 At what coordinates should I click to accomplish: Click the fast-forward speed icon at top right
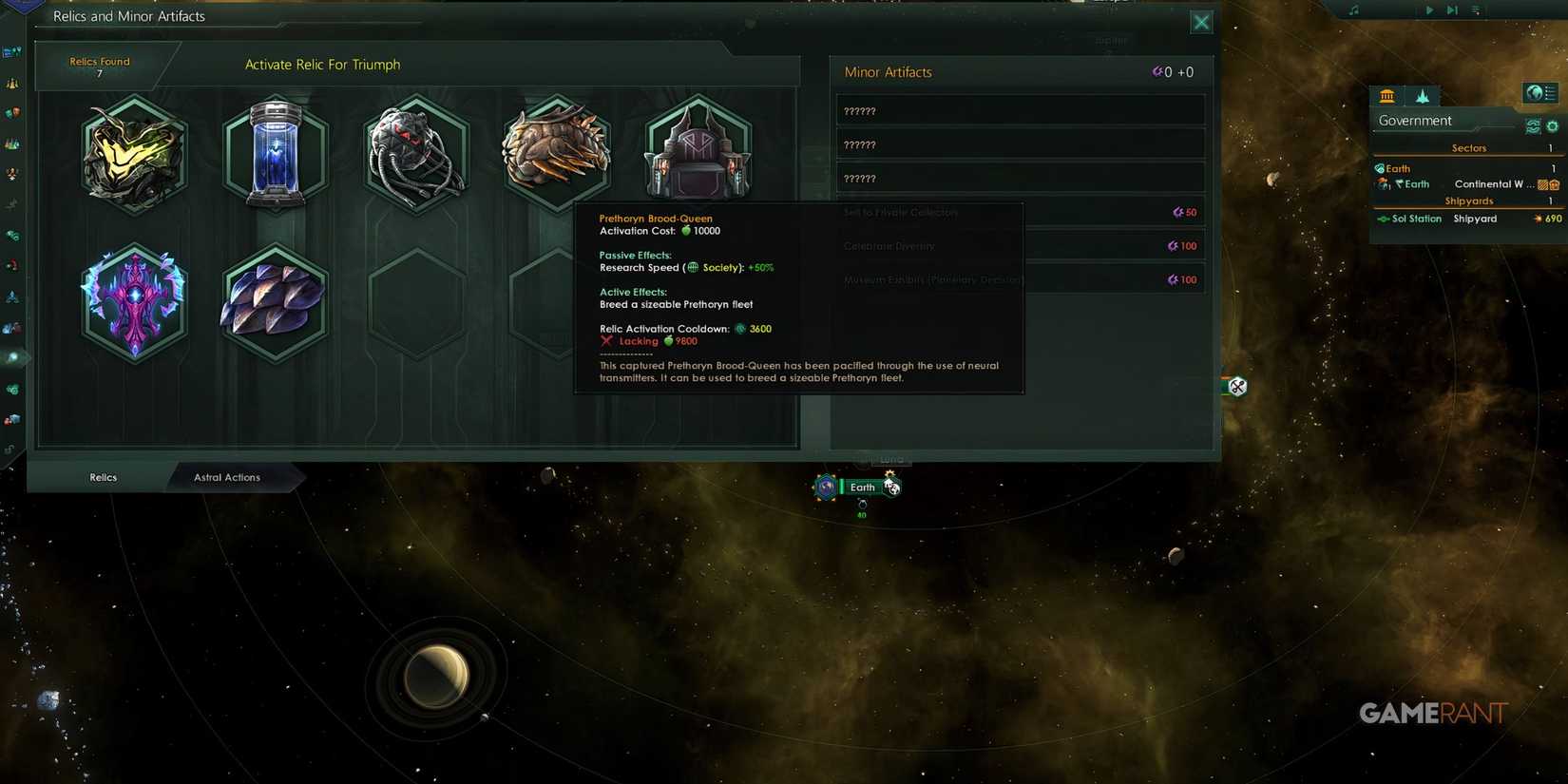click(1451, 10)
